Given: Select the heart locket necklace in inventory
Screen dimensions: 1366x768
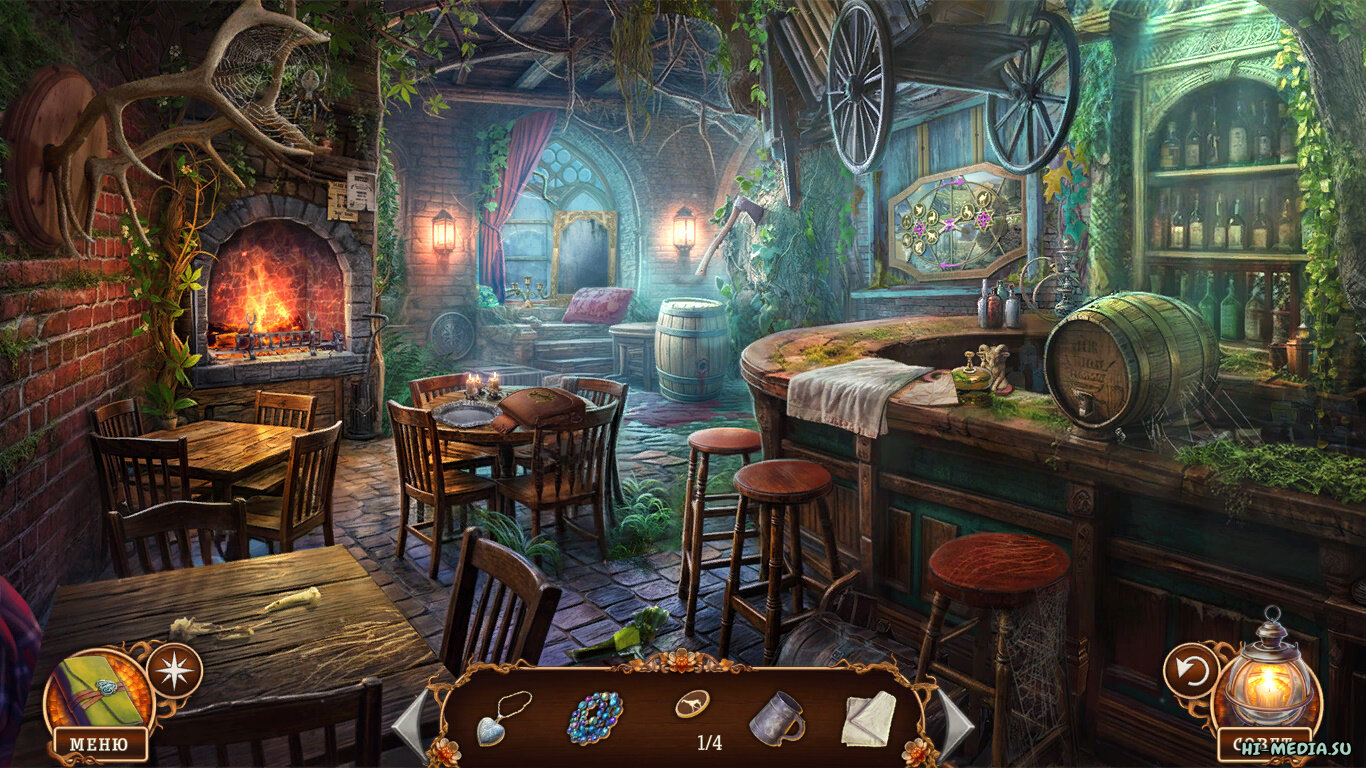Looking at the screenshot, I should (505, 716).
